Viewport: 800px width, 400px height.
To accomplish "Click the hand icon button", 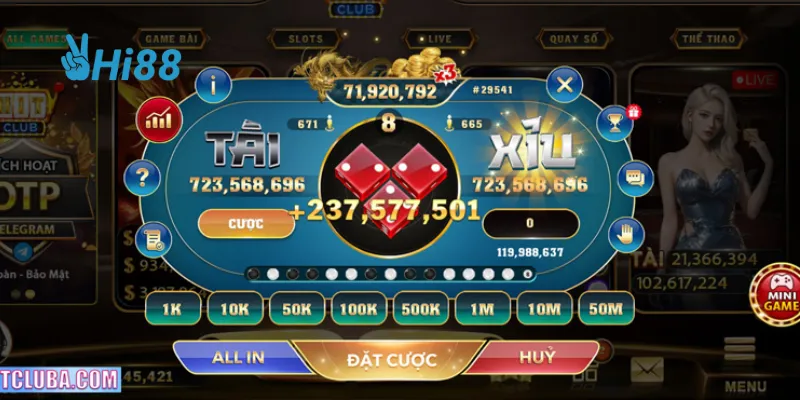I will [627, 236].
